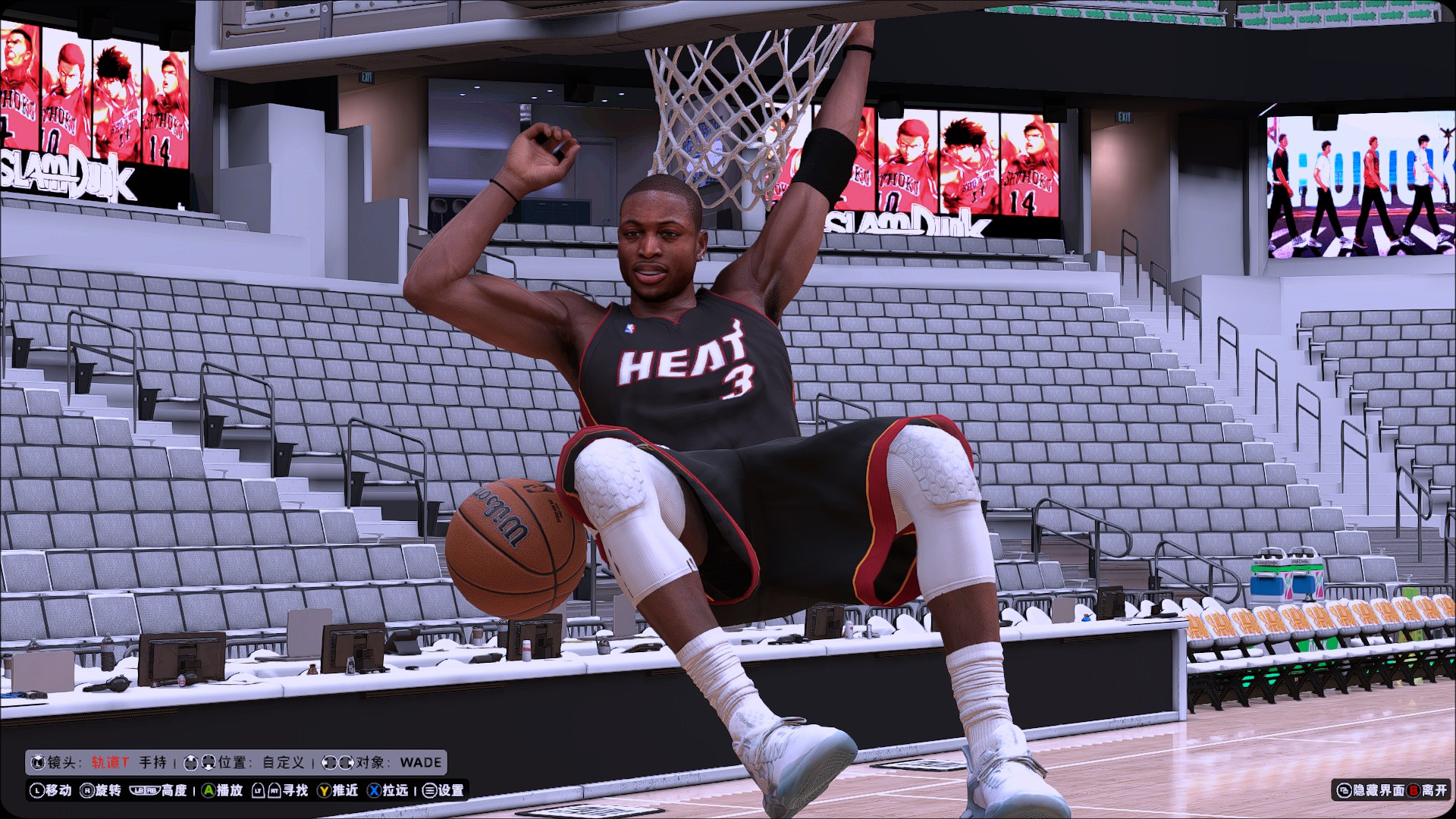Image resolution: width=1456 pixels, height=819 pixels.
Task: Change the 自定义 camera position option
Action: tap(283, 762)
